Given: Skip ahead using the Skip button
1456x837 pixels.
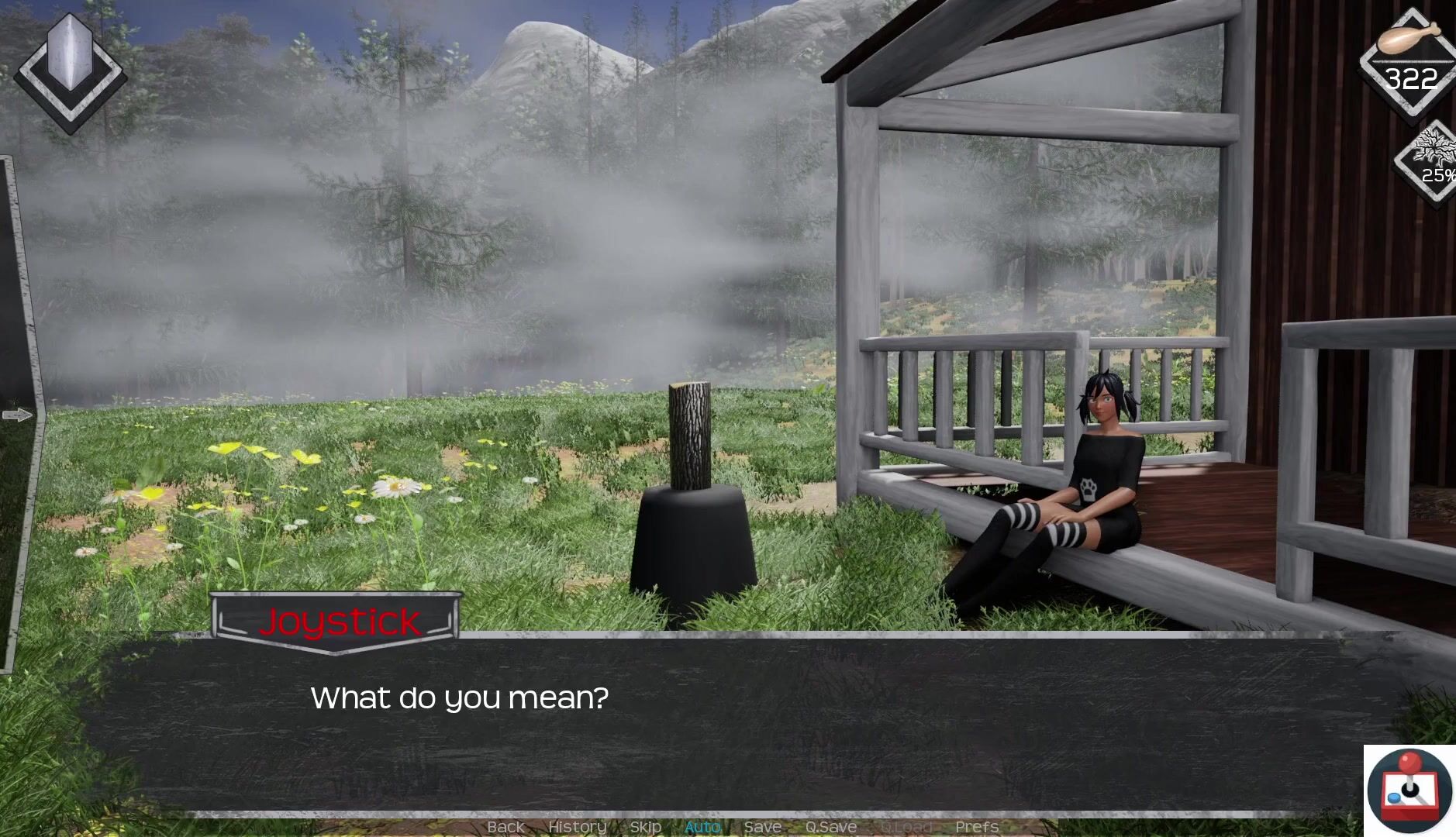Looking at the screenshot, I should click(x=645, y=827).
